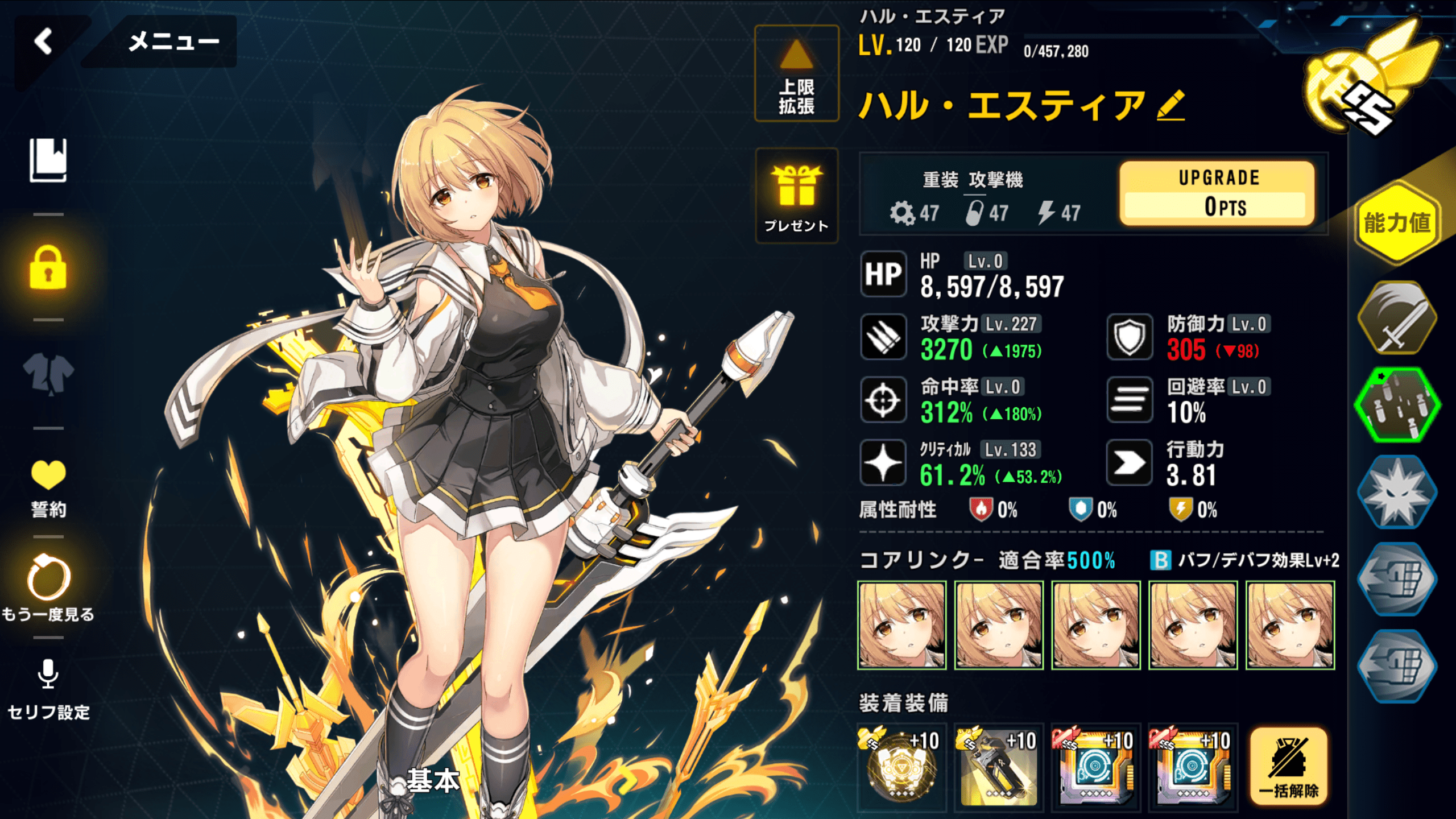Screen dimensions: 1456x819
Task: Select the spiky burst passive tab
Action: click(1397, 491)
